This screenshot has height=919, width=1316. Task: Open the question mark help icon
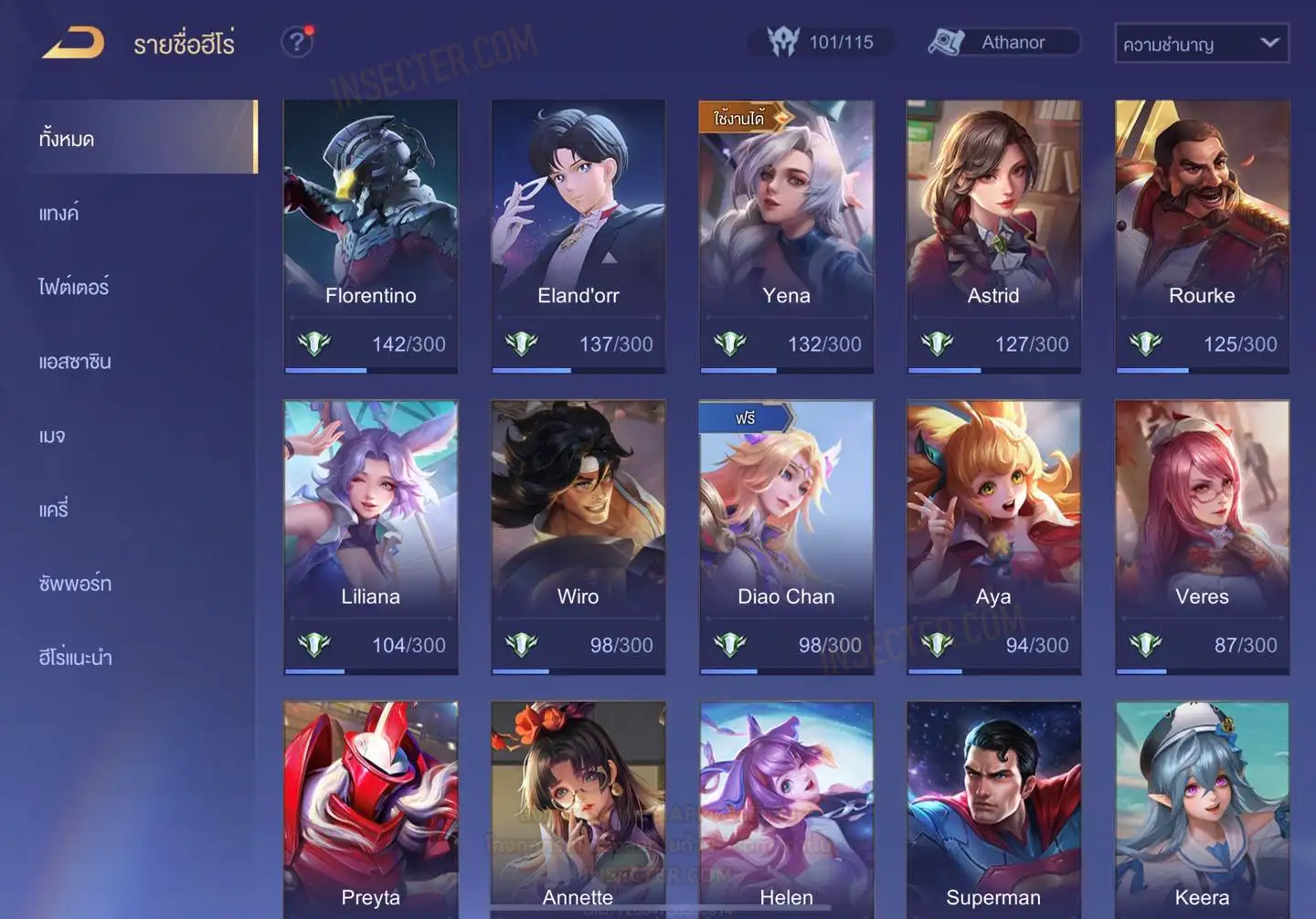coord(296,42)
